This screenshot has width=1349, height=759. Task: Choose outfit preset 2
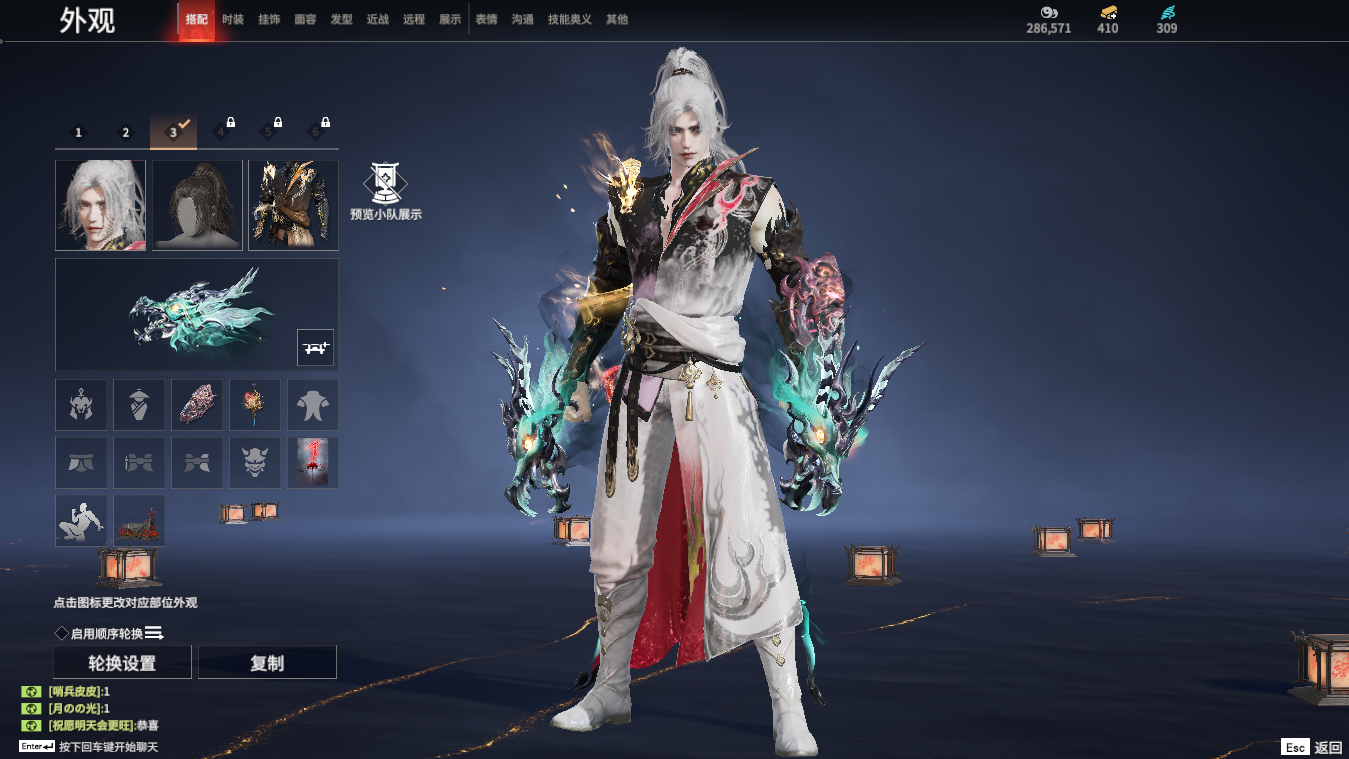point(126,132)
